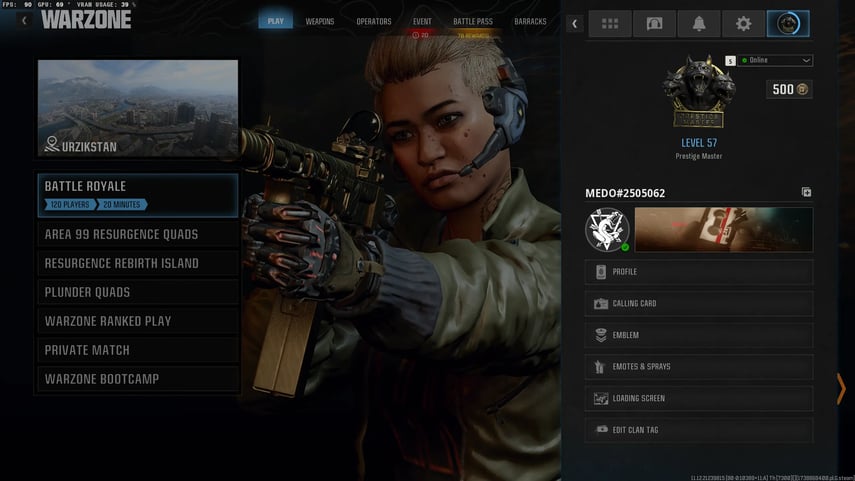This screenshot has width=855, height=481.
Task: Open the Online status dropdown
Action: point(775,61)
